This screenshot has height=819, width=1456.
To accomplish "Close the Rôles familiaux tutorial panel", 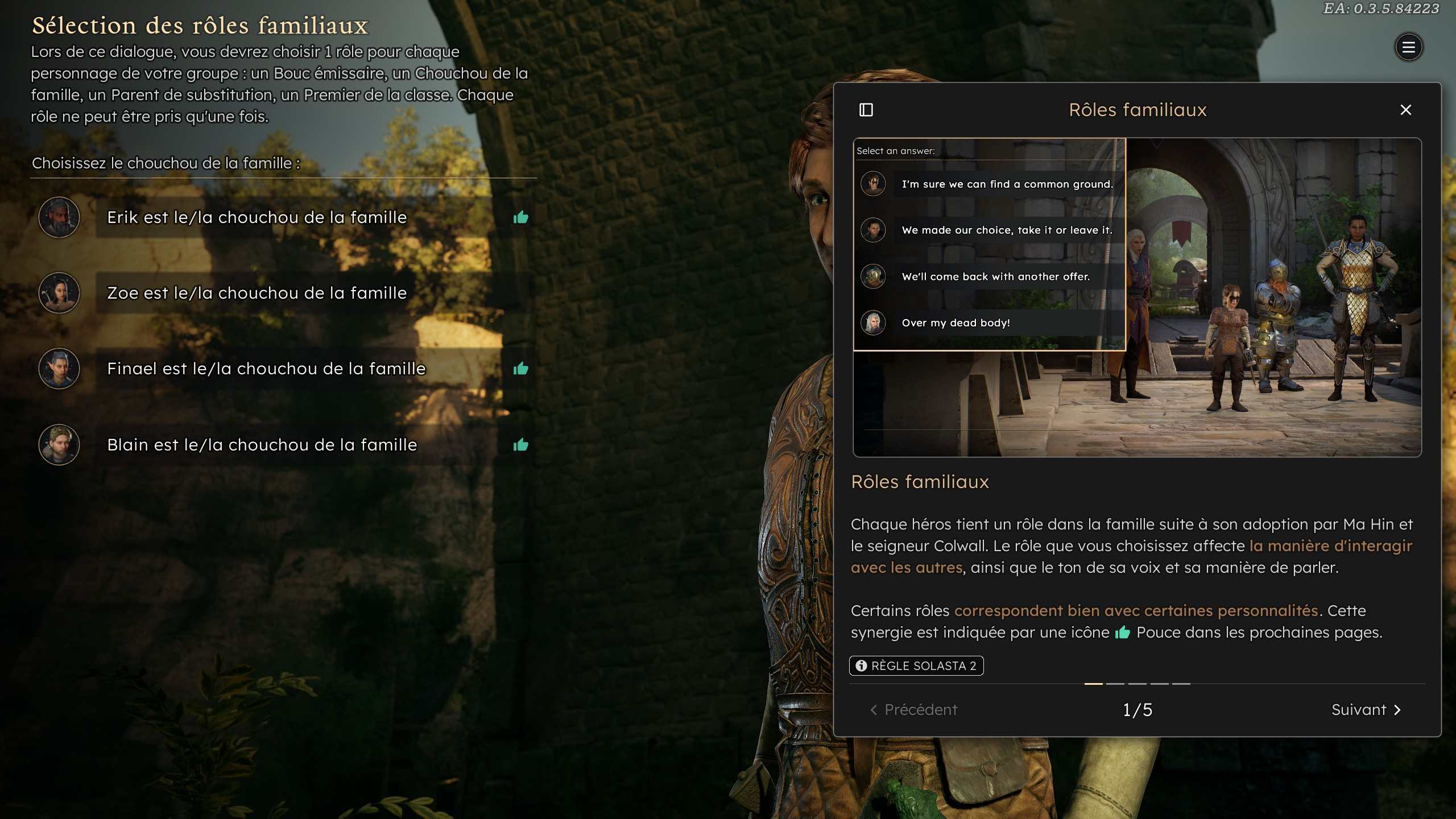I will tap(1405, 110).
